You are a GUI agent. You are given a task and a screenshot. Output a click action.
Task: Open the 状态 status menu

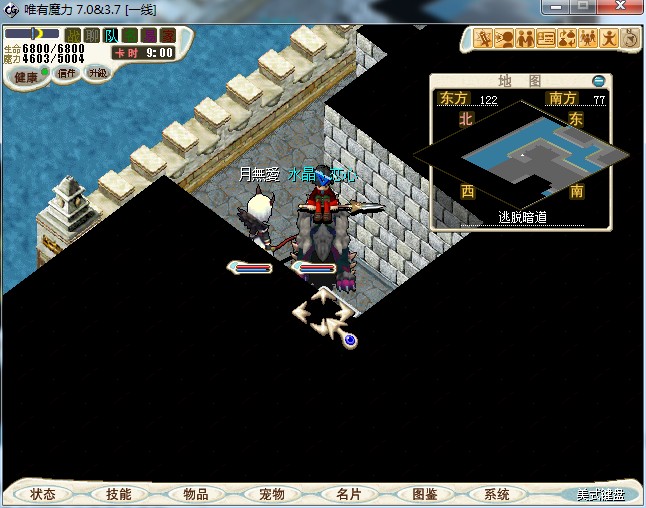click(x=43, y=494)
